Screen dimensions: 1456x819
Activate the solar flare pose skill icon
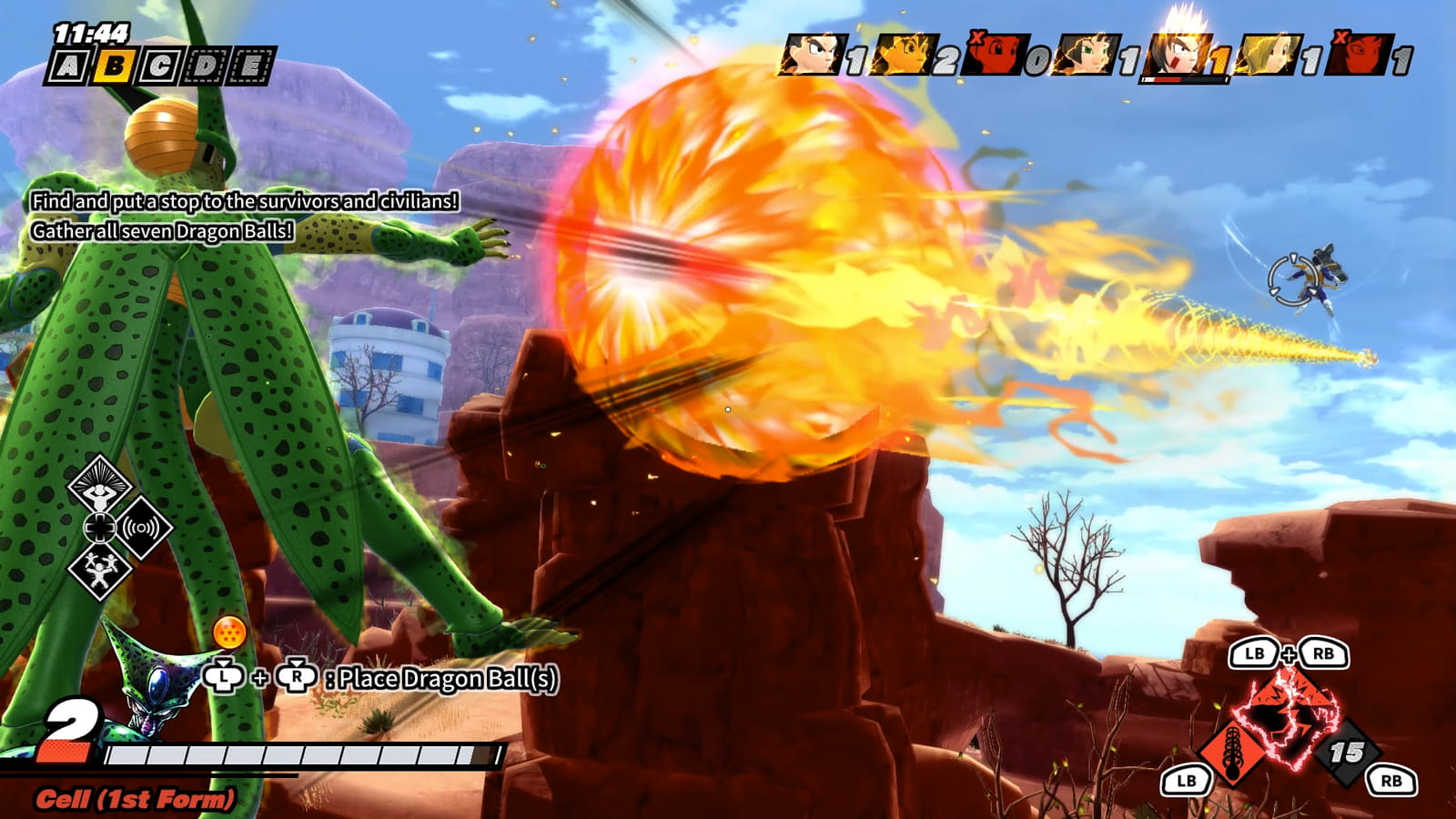99,482
